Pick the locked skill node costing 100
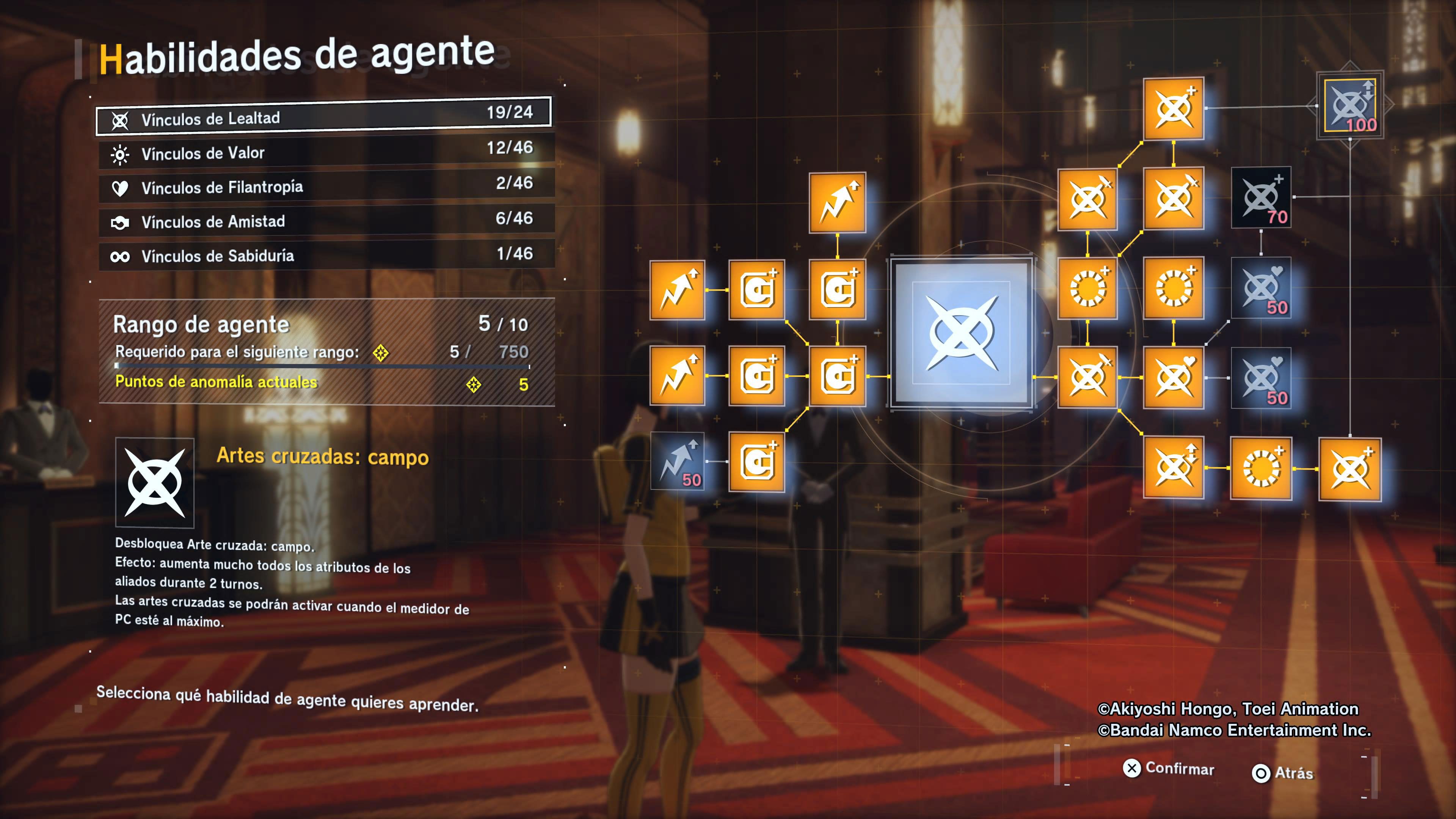Image resolution: width=1456 pixels, height=819 pixels. pos(1350,106)
